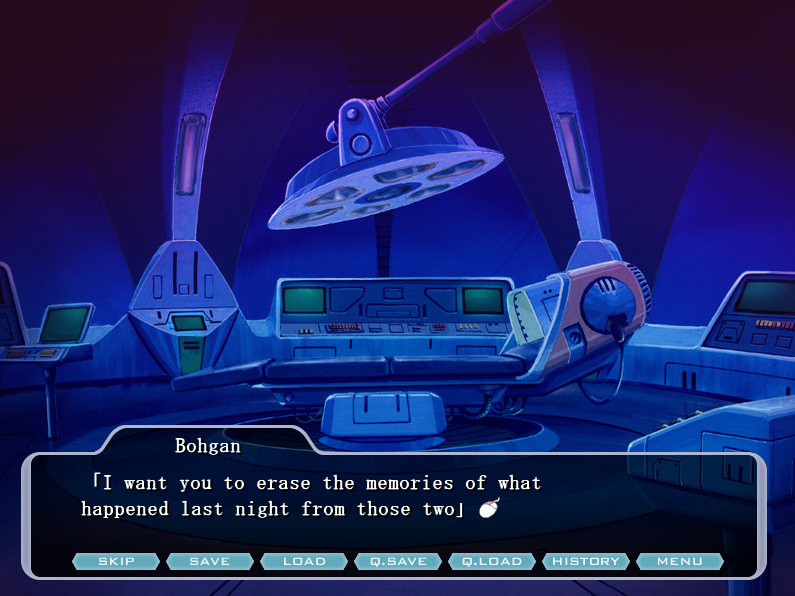Quick load with Q.LOAD

pyautogui.click(x=492, y=561)
